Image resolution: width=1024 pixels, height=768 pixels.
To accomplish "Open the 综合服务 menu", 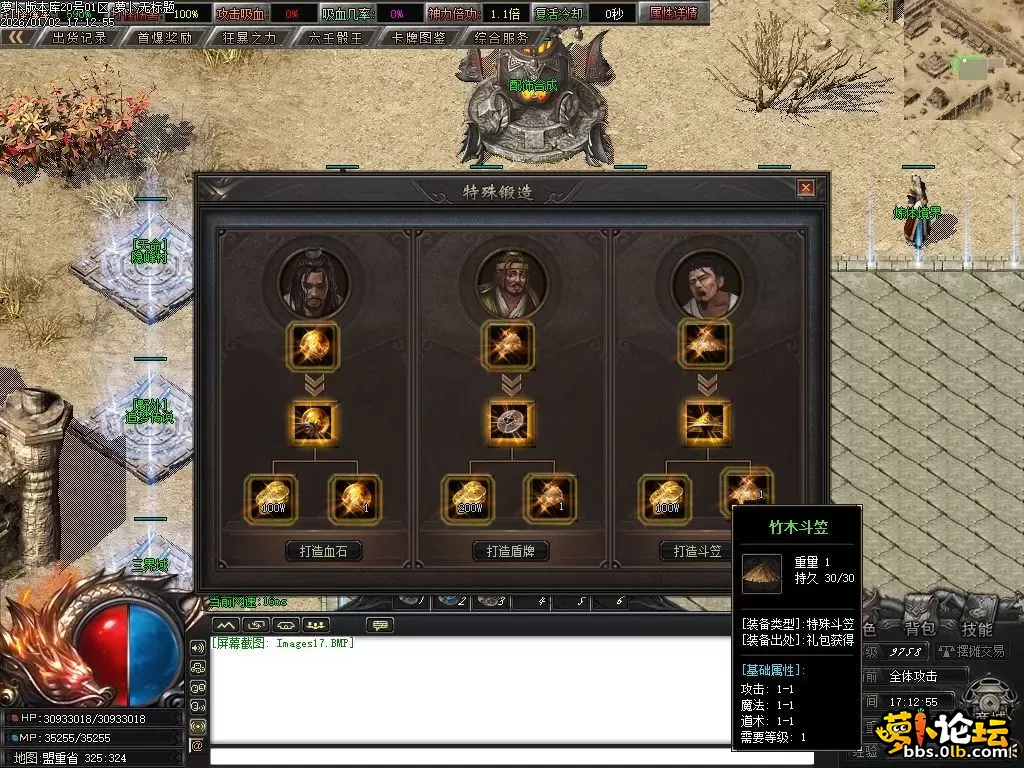I will click(x=503, y=38).
